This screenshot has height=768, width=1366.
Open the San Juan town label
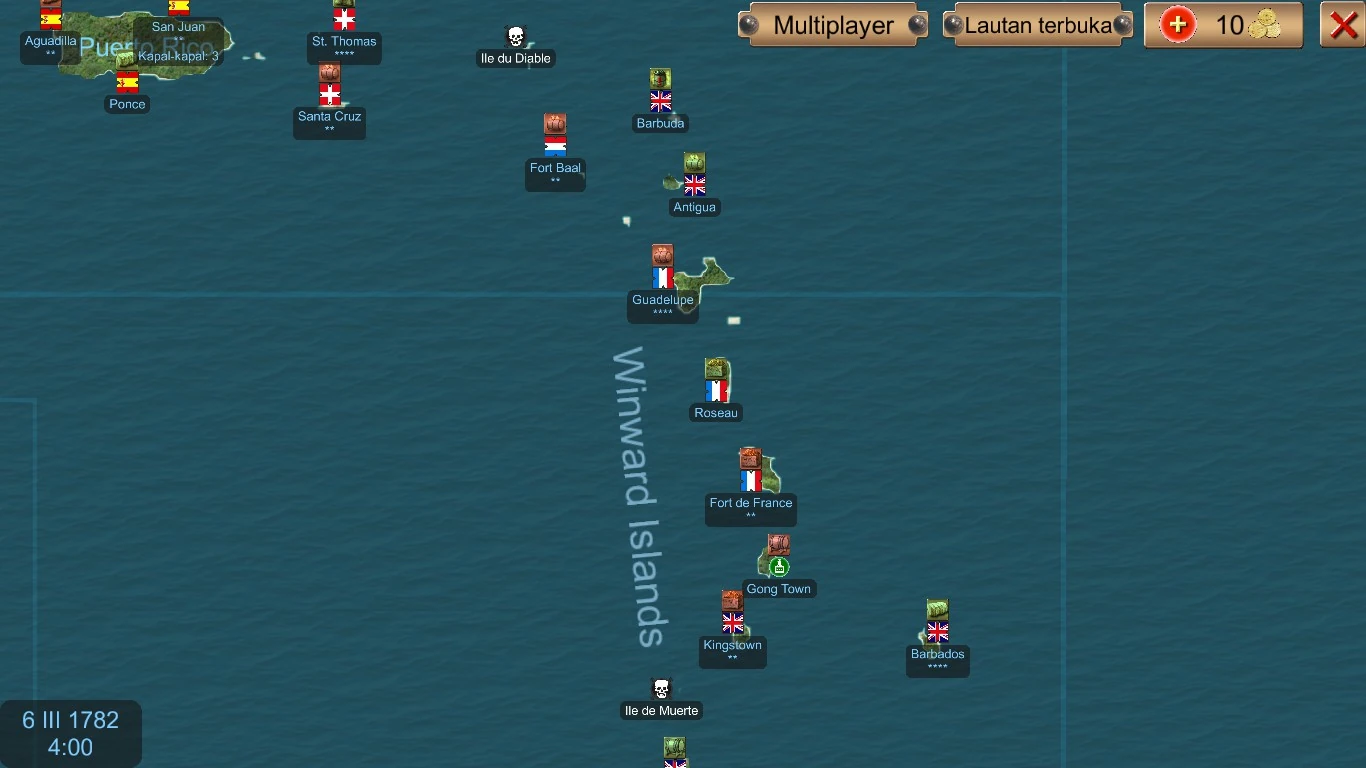click(179, 27)
